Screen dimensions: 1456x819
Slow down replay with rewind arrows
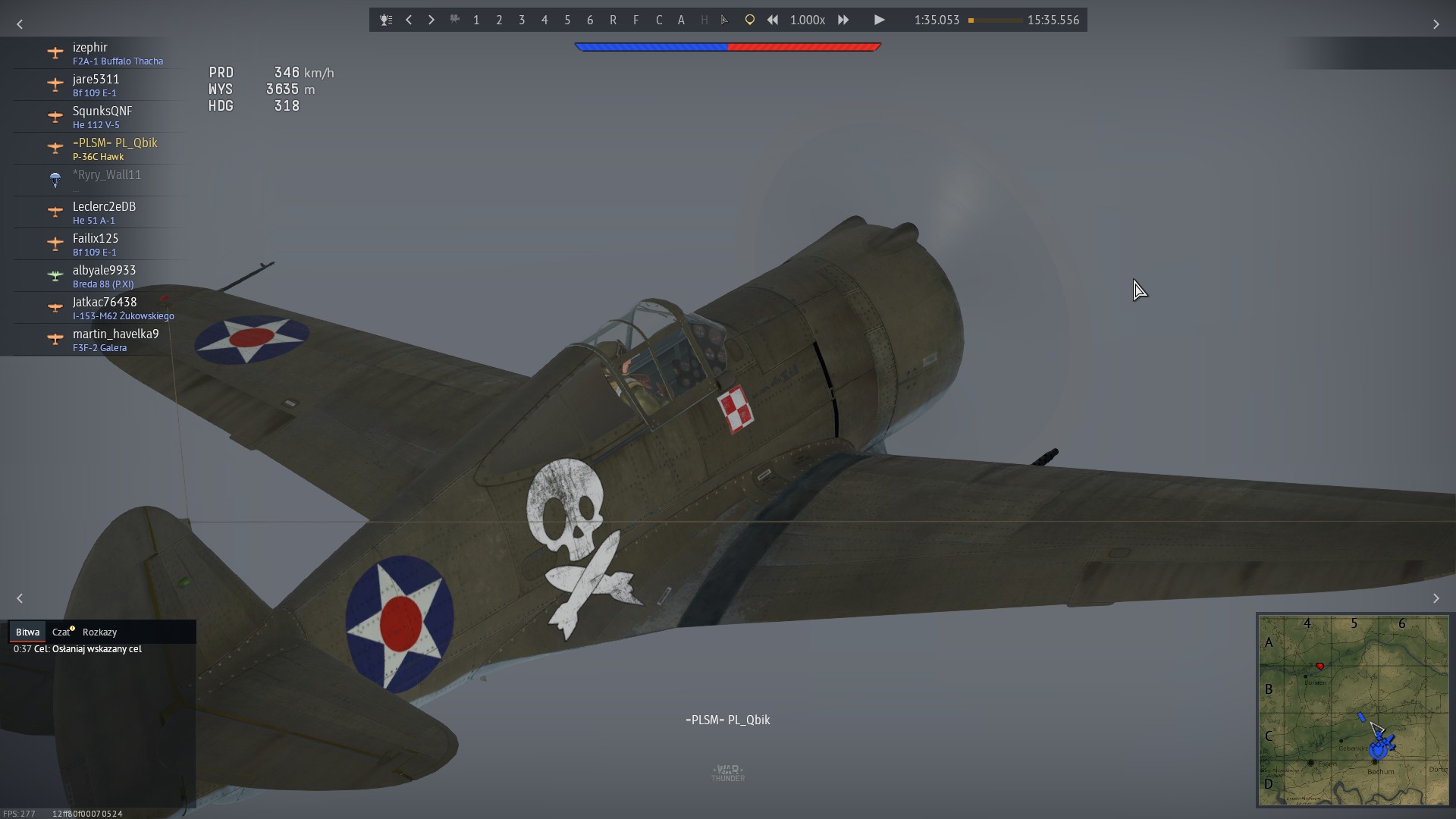click(772, 20)
